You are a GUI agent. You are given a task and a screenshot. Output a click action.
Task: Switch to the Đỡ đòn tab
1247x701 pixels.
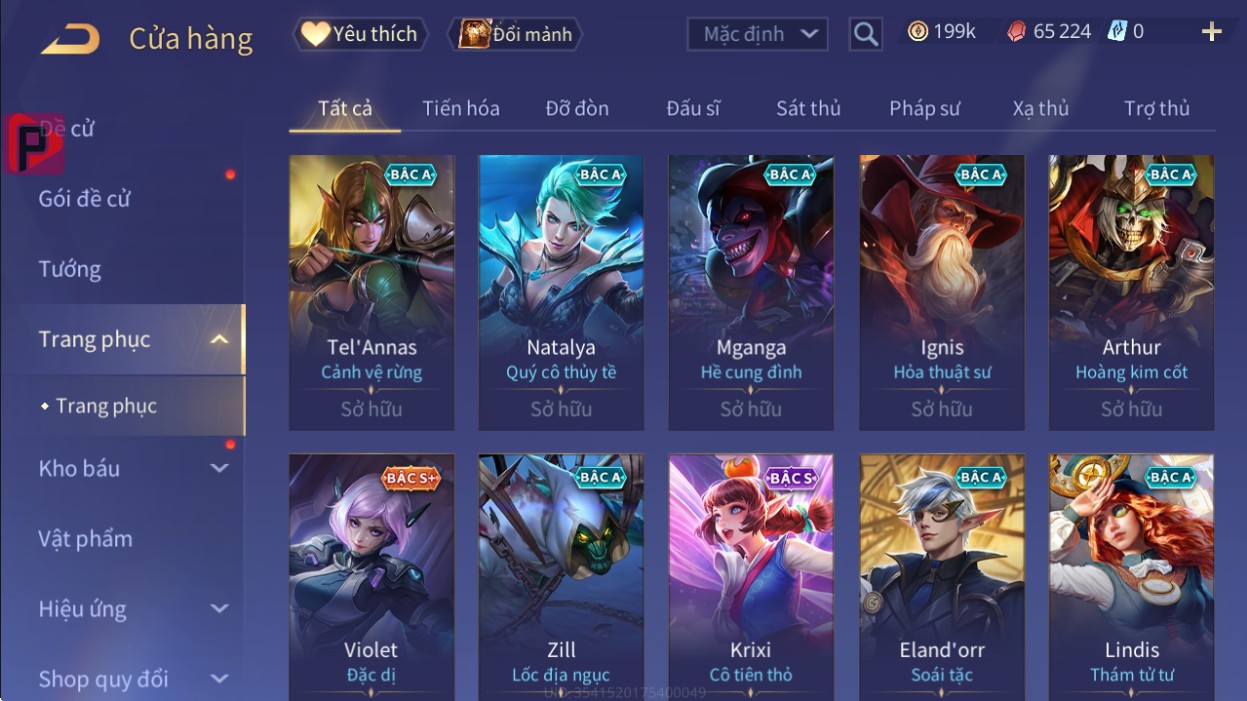pyautogui.click(x=577, y=108)
